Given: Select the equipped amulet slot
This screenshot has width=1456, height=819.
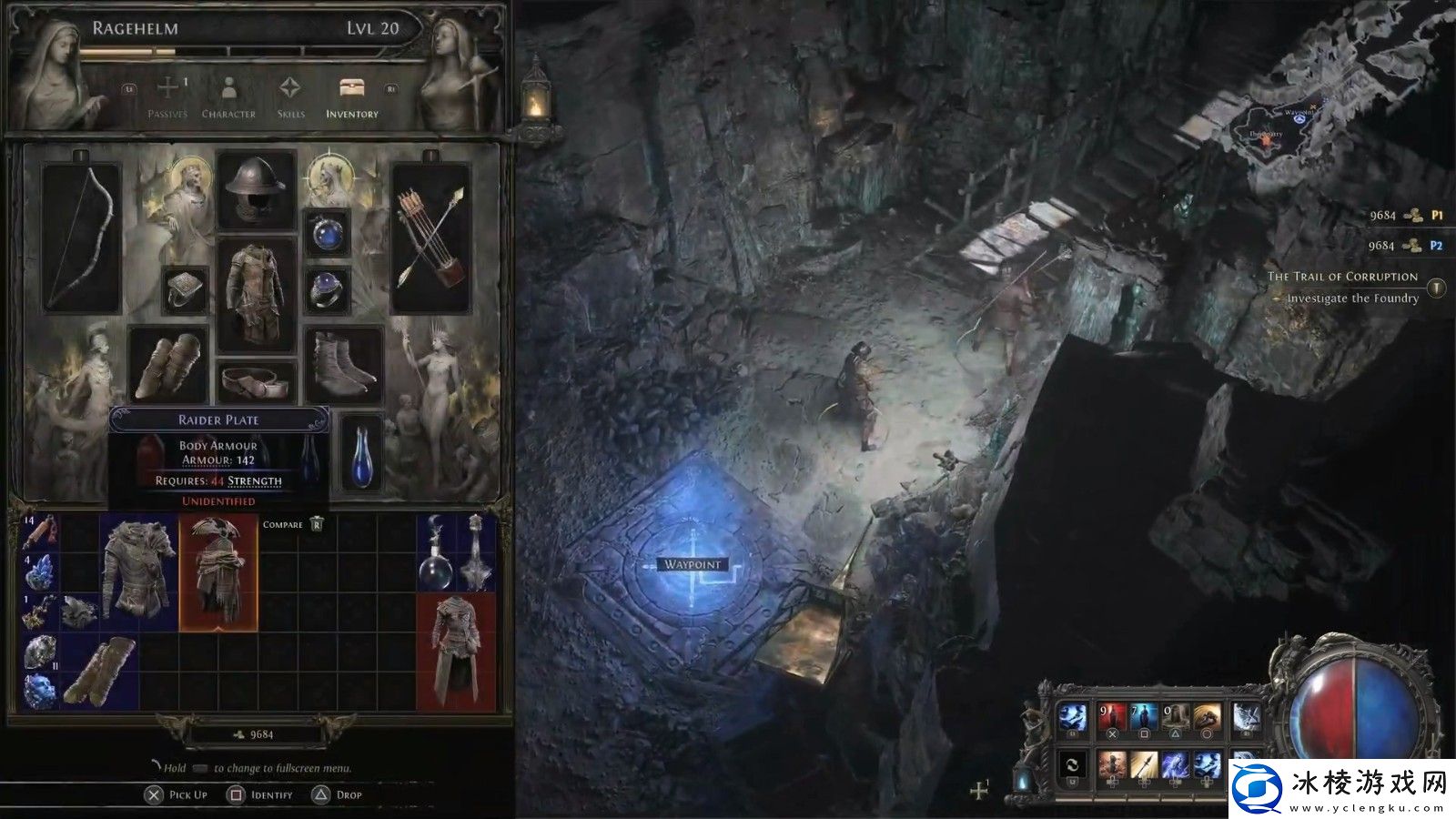Looking at the screenshot, I should tap(327, 233).
